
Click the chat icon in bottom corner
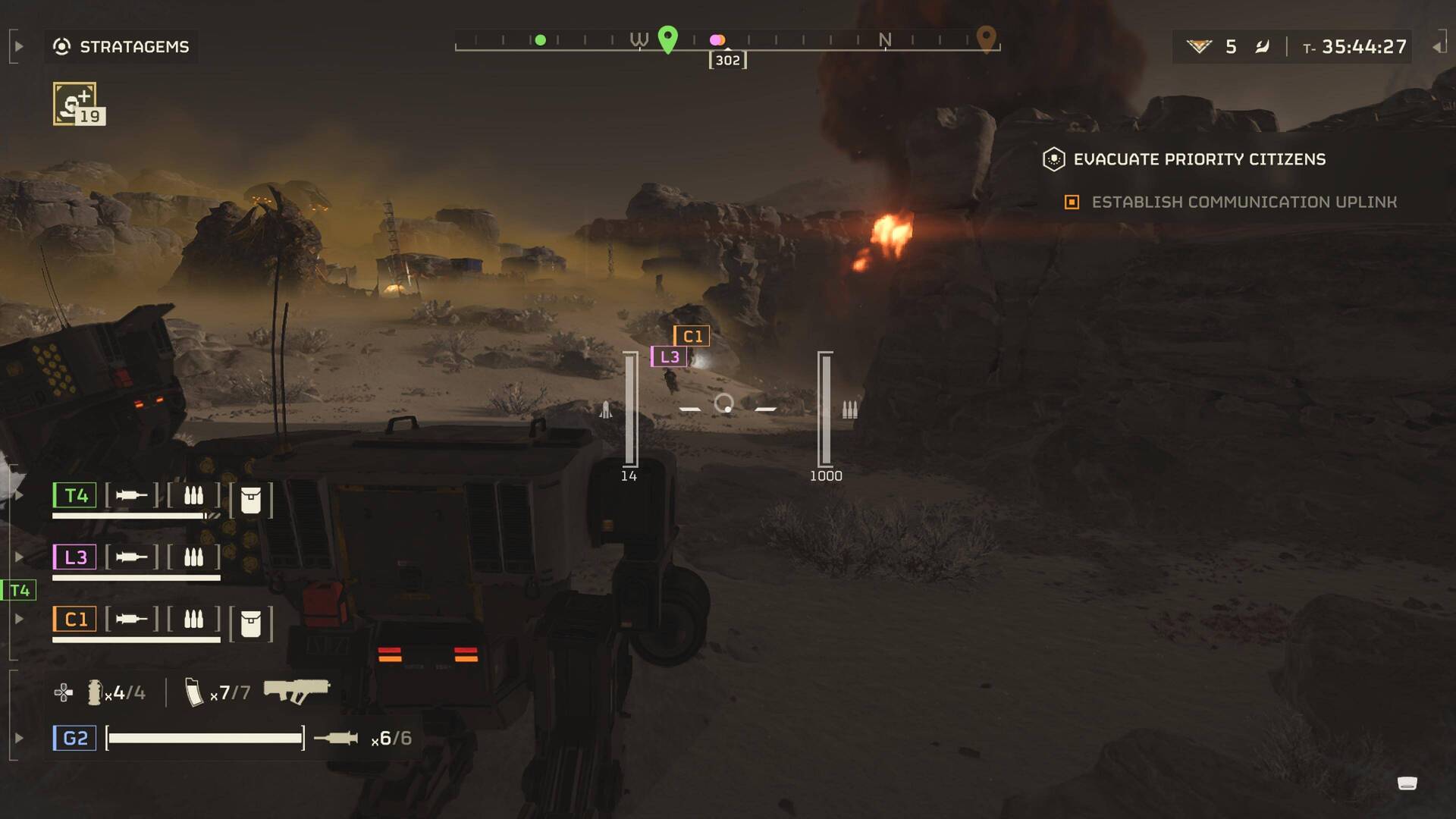coord(1407,783)
